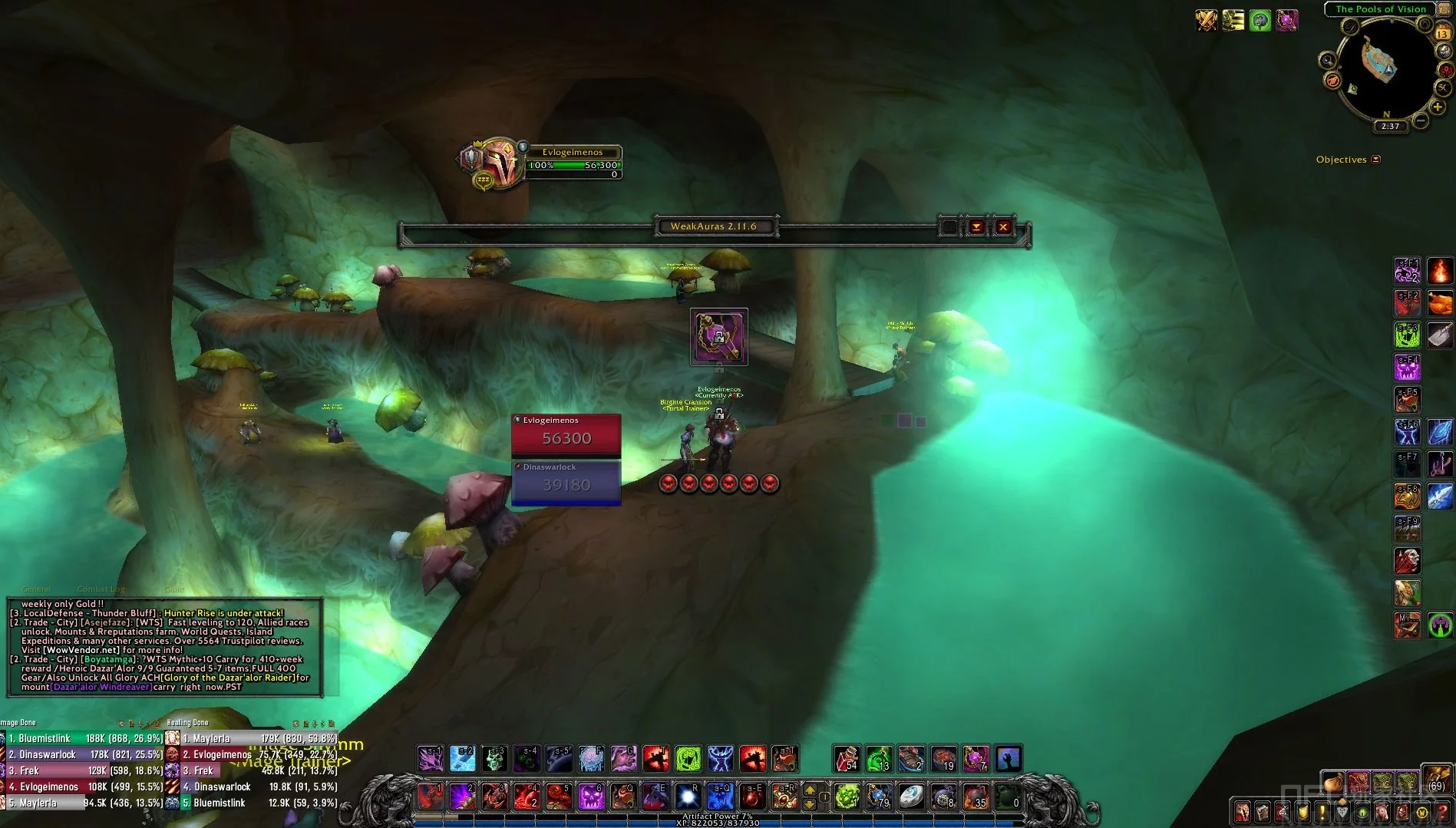
Task: Close the WeakAuras 2.11.6 window
Action: [x=1002, y=227]
